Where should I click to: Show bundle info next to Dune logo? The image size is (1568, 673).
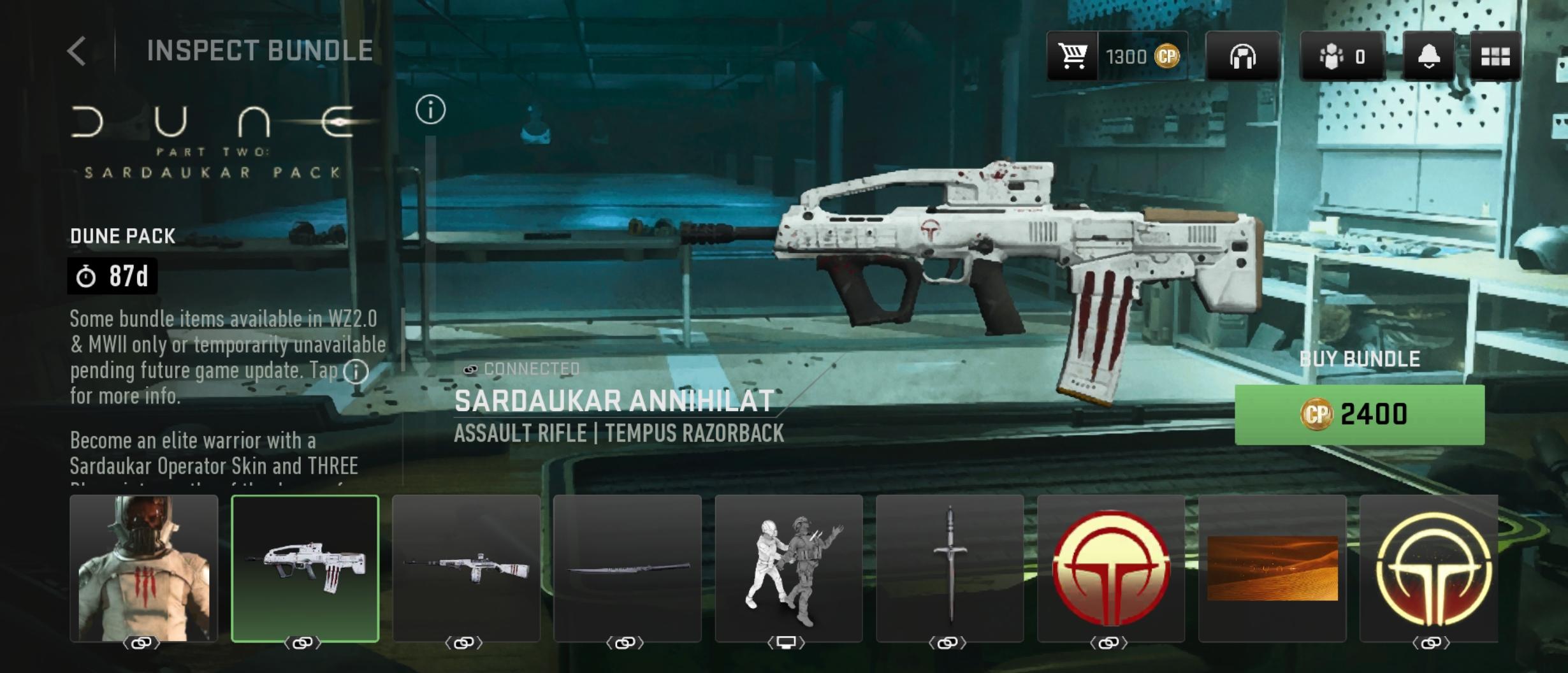pos(430,110)
